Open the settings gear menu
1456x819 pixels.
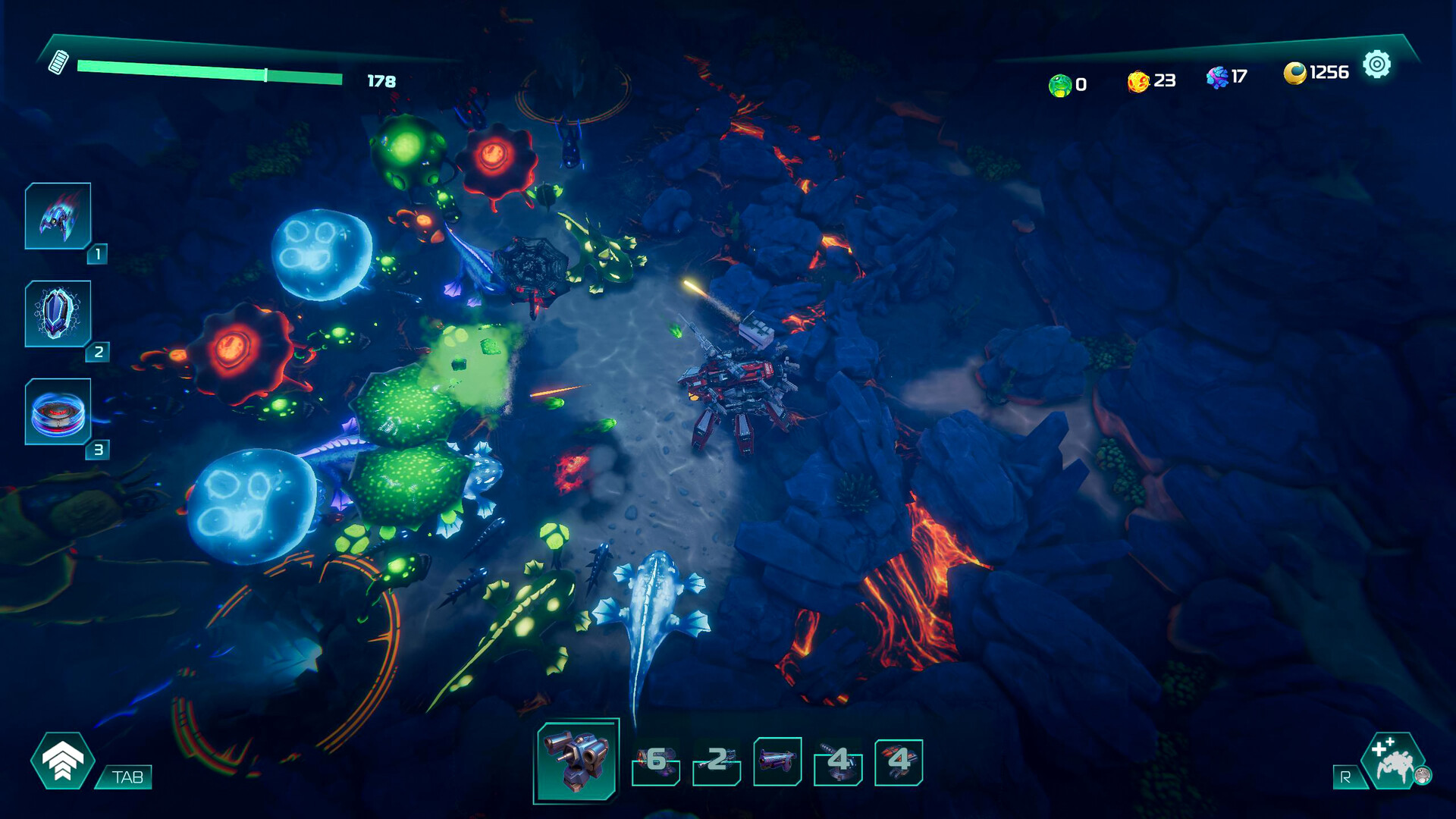[1376, 65]
